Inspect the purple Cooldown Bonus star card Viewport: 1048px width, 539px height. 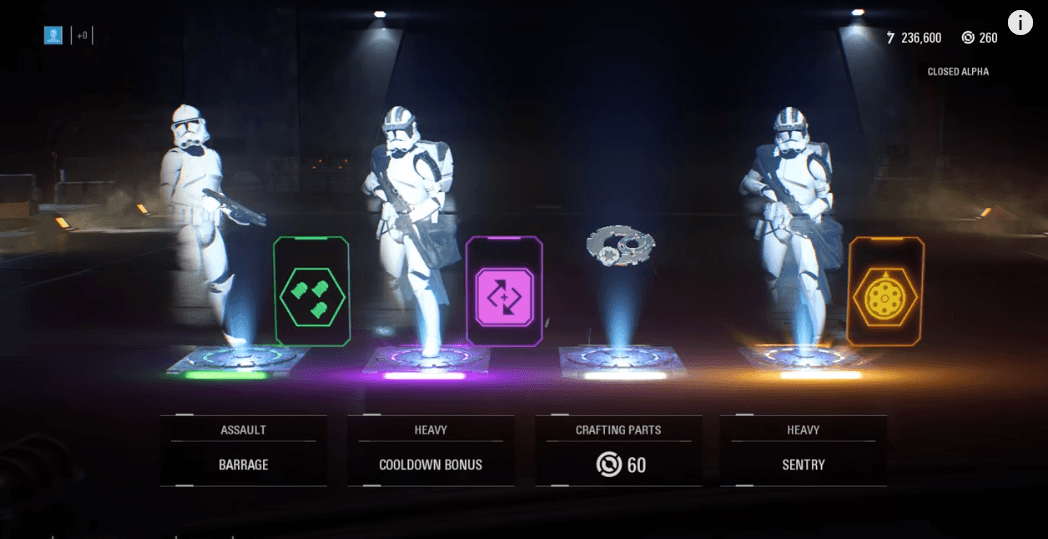504,291
